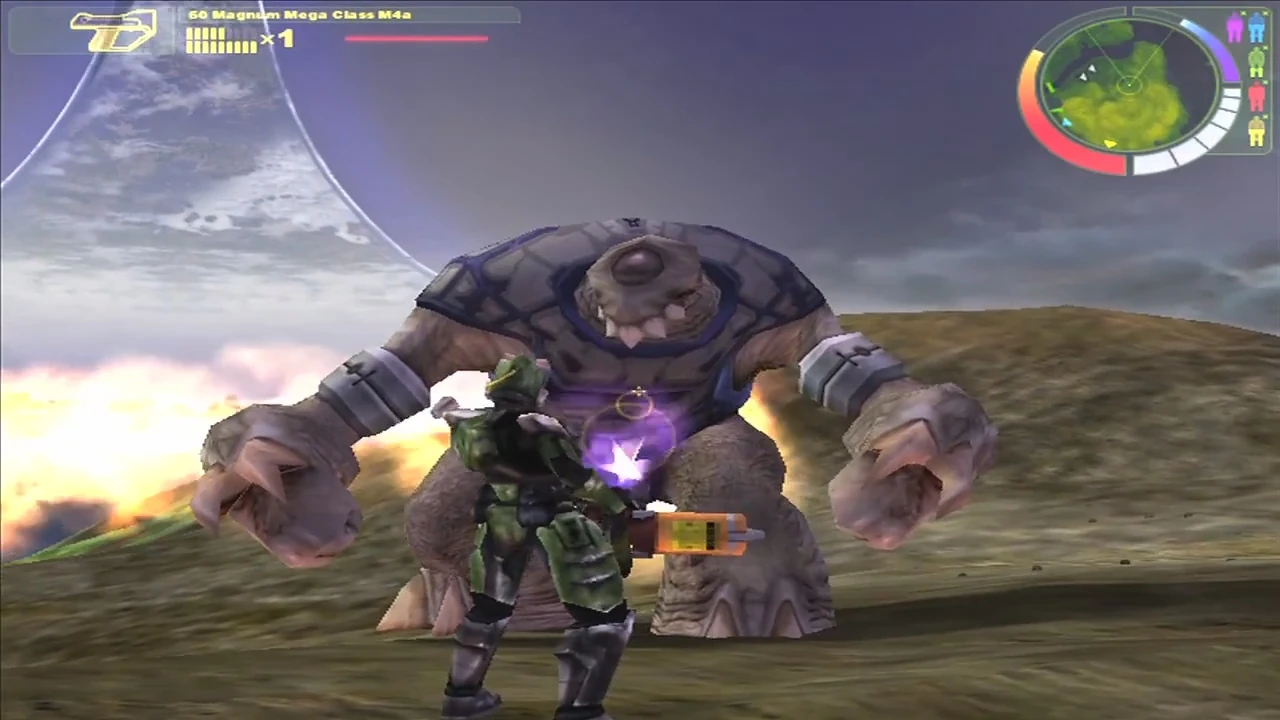1280x720 pixels.
Task: Choose the yellow squad member icon
Action: 1257,131
